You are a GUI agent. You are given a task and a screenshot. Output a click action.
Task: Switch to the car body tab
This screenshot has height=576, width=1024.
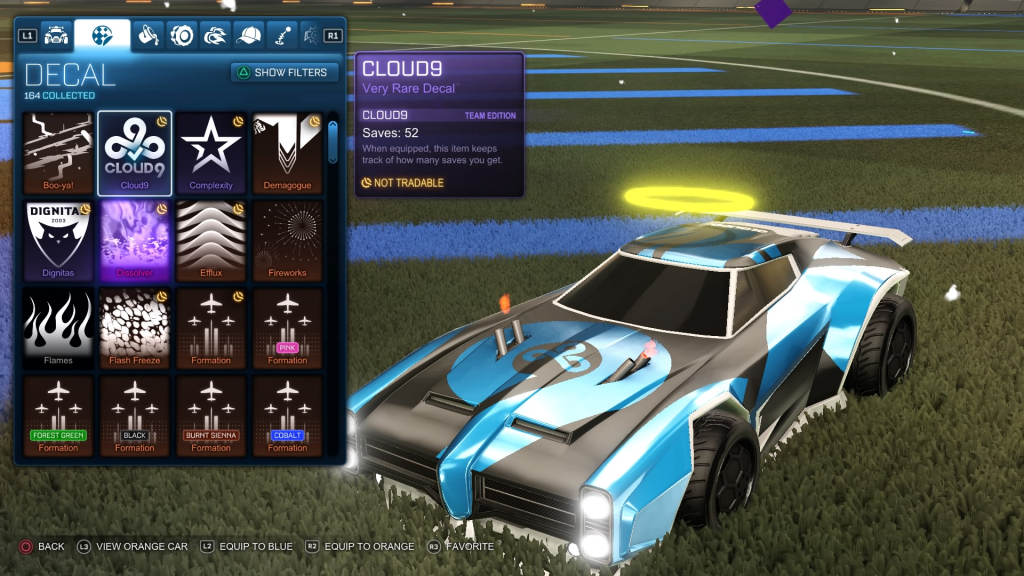56,36
